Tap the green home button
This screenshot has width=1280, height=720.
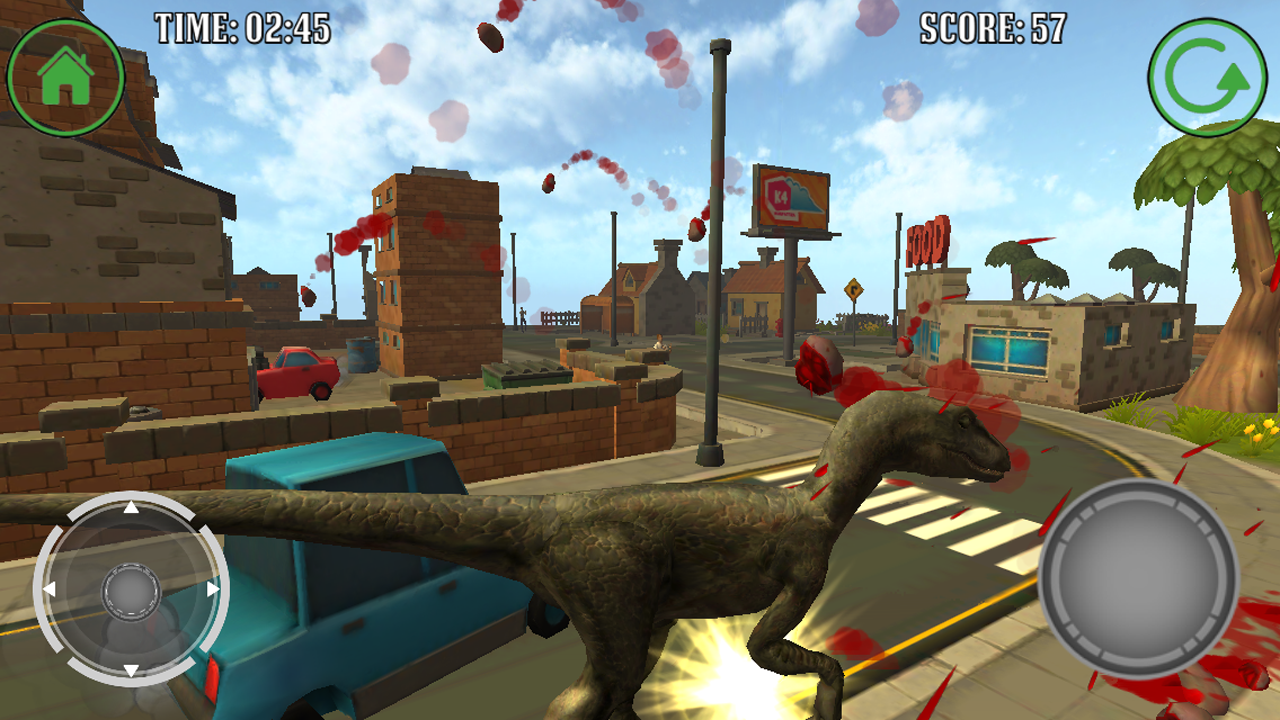65,77
